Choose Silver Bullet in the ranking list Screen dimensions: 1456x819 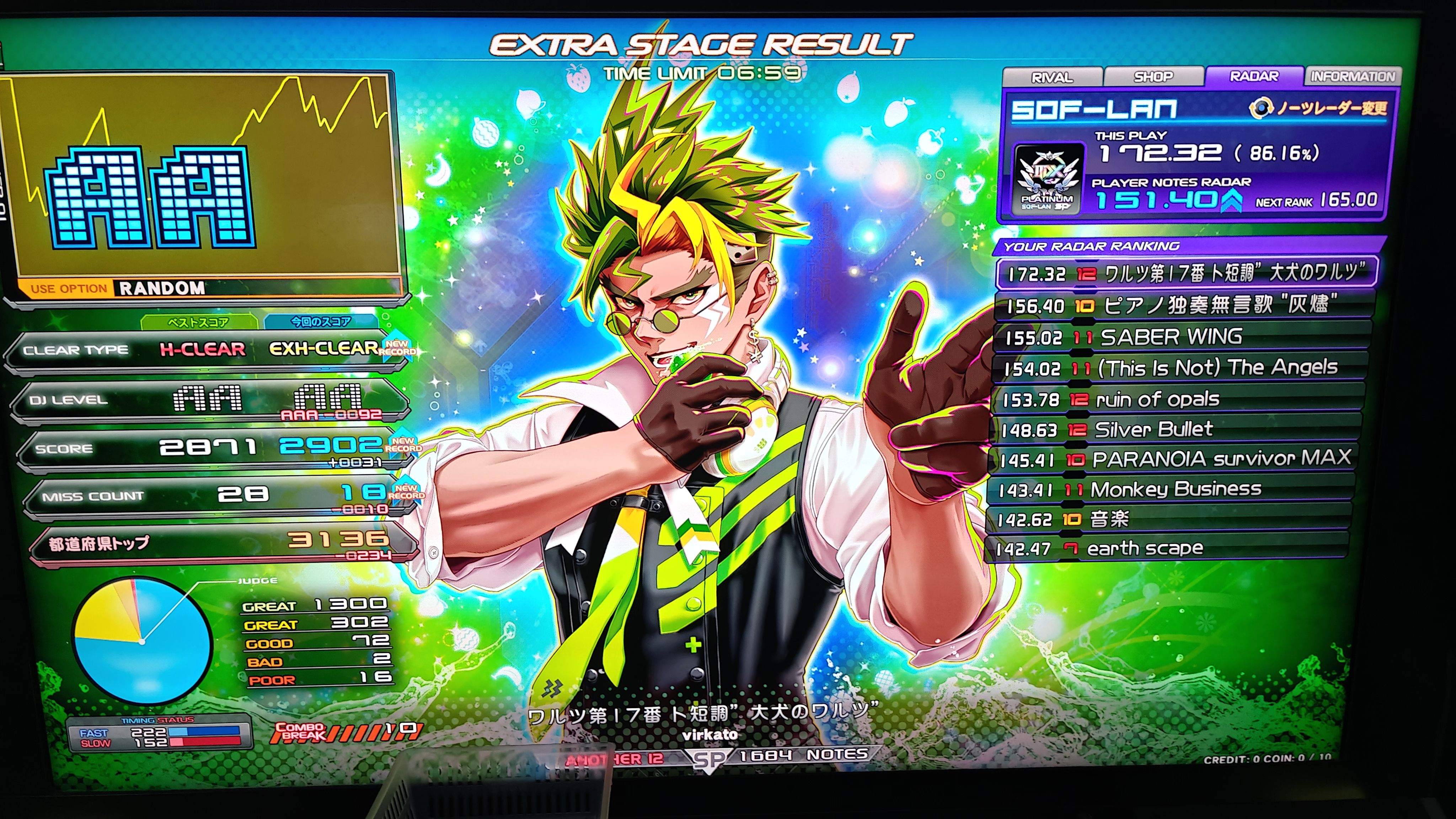[1176, 430]
